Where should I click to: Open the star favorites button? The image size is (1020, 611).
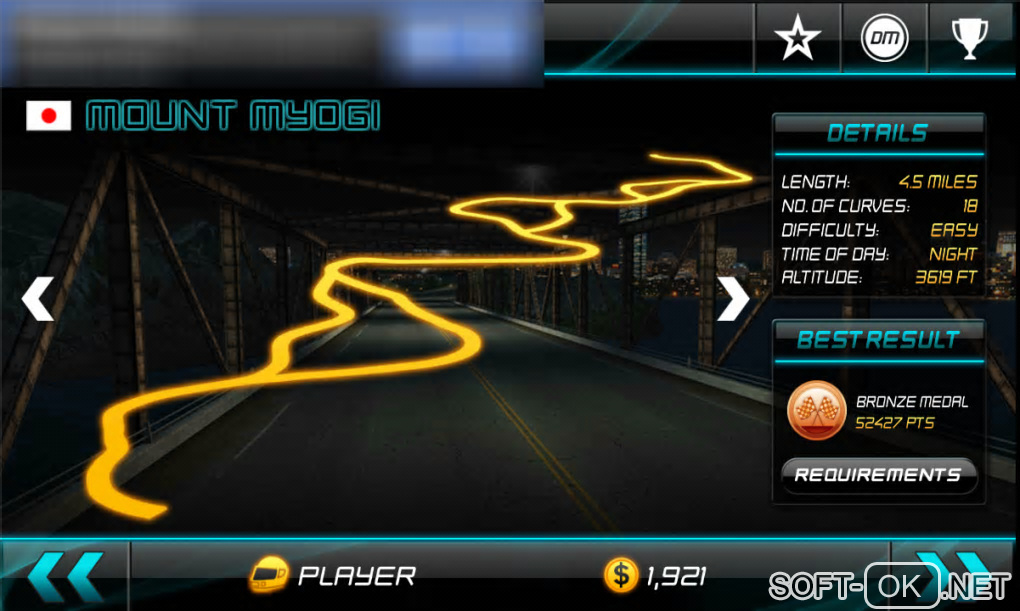point(797,38)
